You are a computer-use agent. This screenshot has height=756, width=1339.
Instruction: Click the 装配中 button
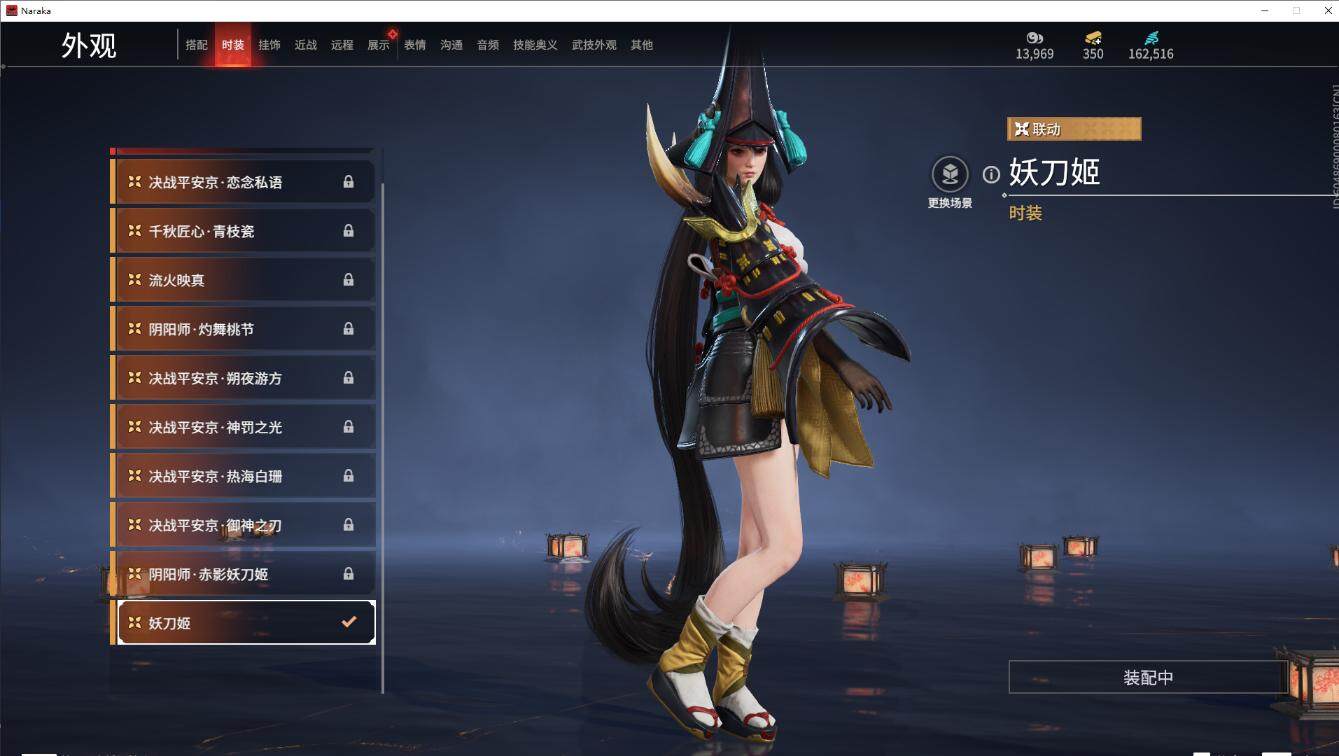[1147, 677]
